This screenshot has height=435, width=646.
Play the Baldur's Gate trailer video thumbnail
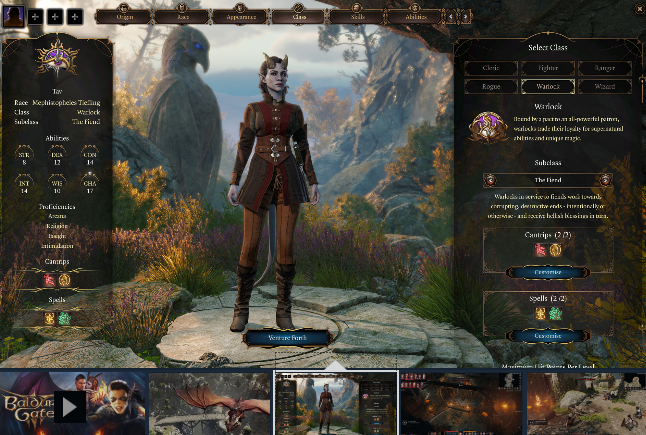(70, 405)
